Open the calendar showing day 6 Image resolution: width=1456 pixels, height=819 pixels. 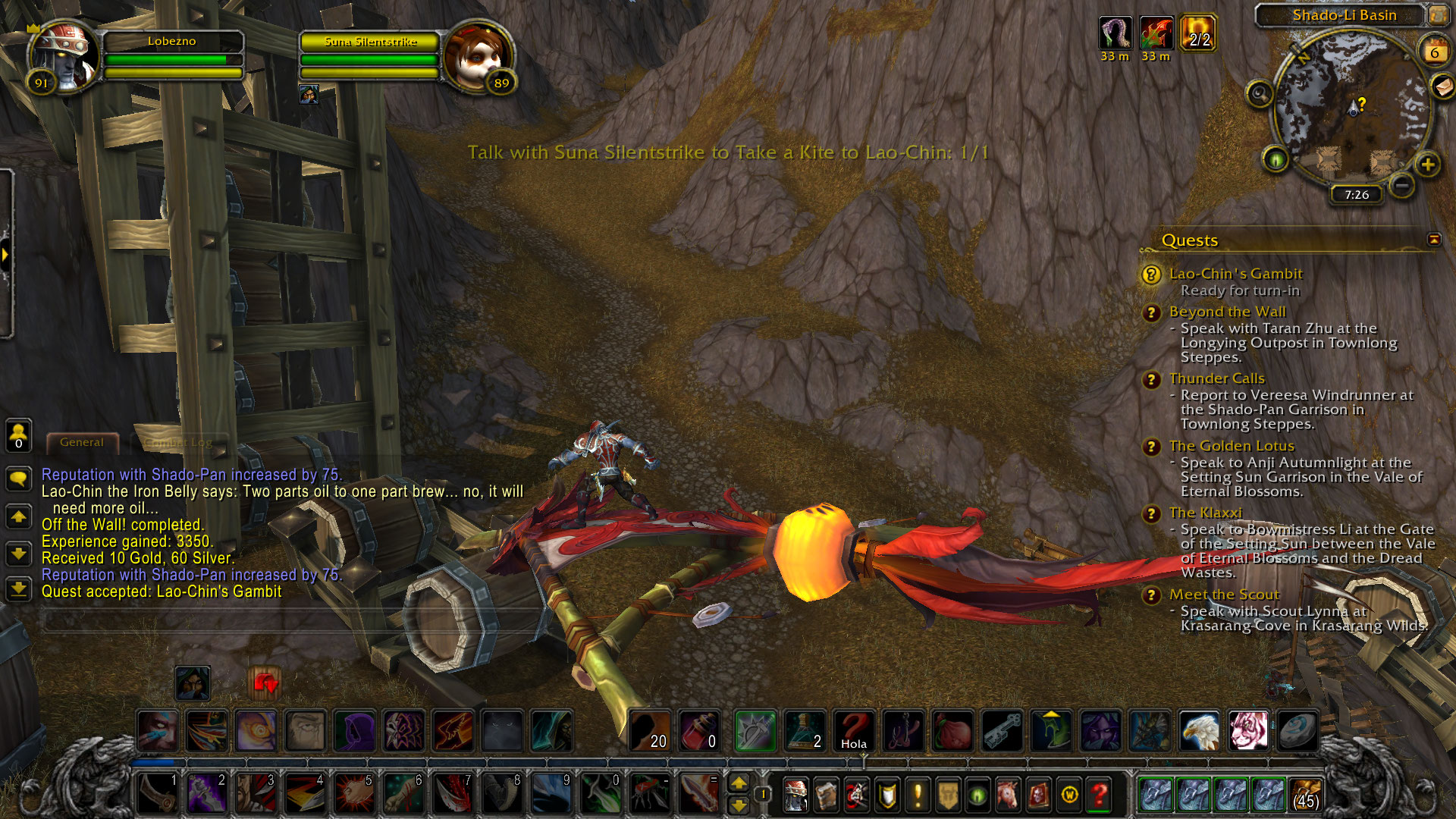tap(1434, 52)
